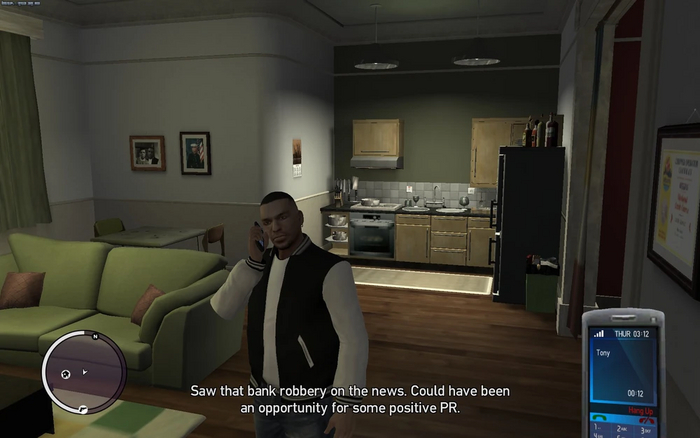
Task: Click the green answer call button
Action: pyautogui.click(x=599, y=418)
